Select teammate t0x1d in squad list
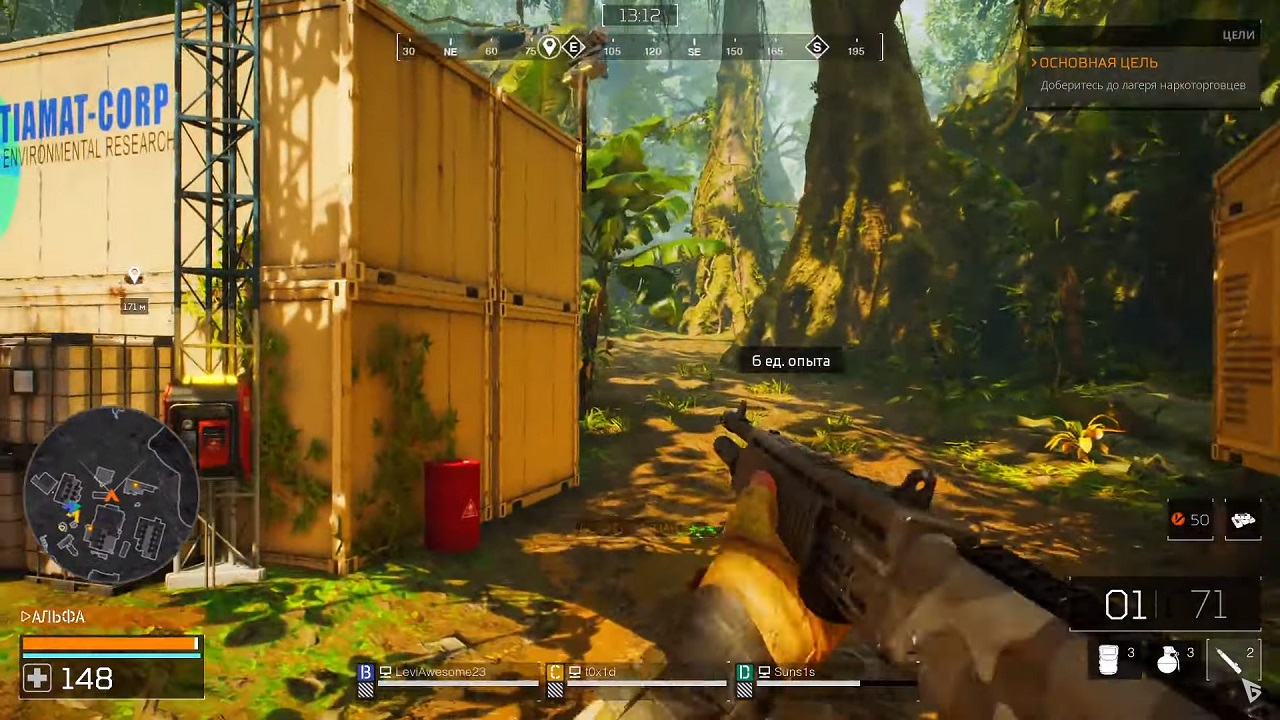Viewport: 1280px width, 720px height. pos(600,672)
